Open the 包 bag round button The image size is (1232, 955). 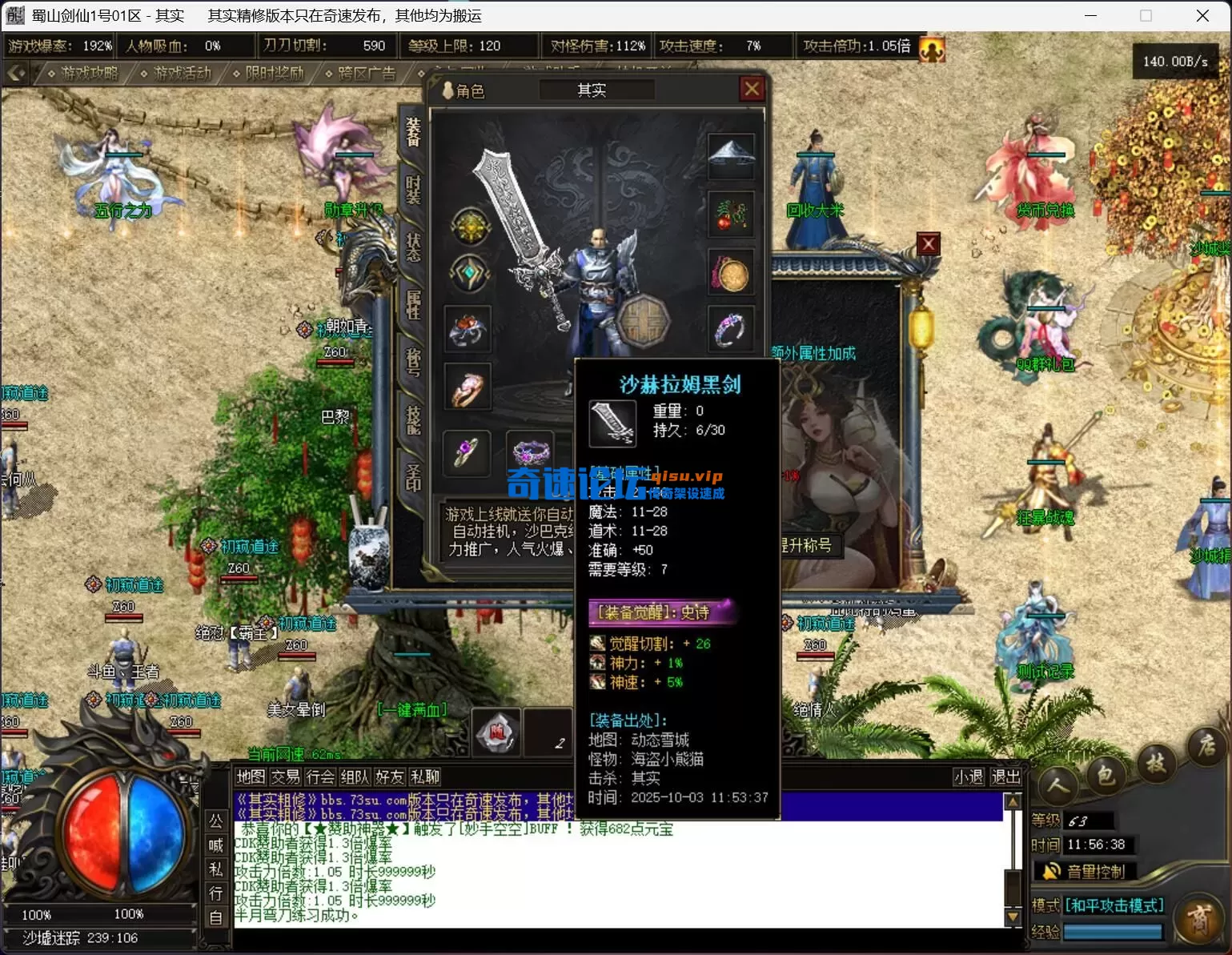[1106, 774]
